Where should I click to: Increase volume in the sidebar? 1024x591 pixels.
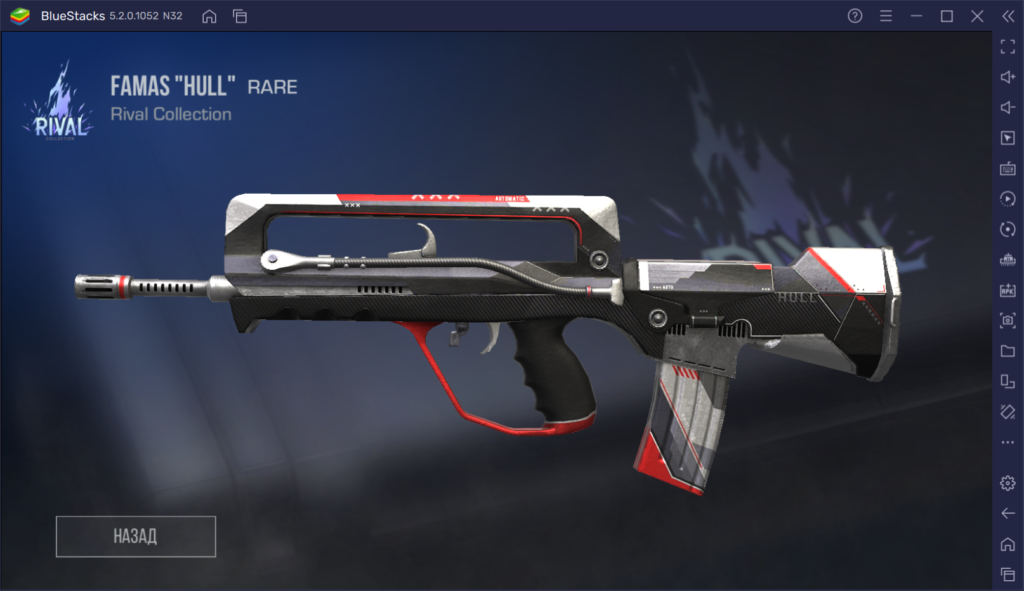tap(1007, 77)
